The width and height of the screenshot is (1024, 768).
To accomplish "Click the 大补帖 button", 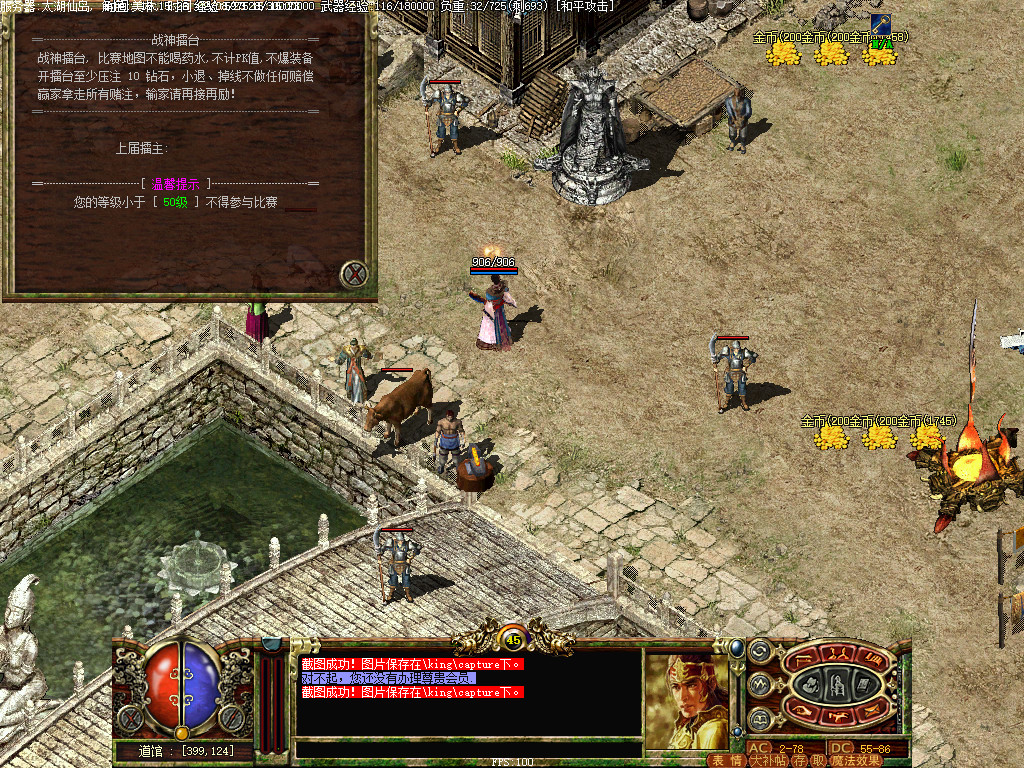I will tap(768, 760).
